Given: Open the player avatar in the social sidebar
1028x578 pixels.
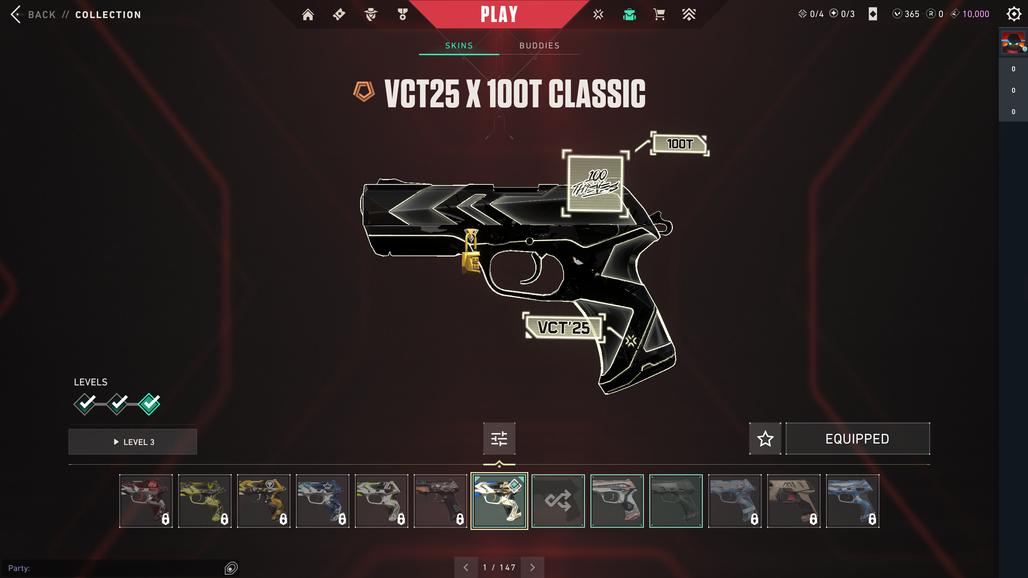Looking at the screenshot, I should coord(1013,44).
